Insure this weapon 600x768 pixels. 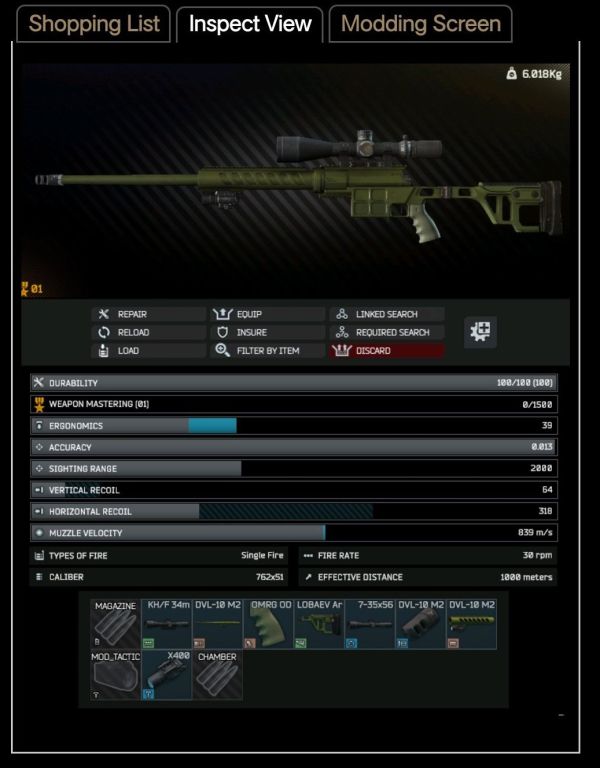pos(267,332)
